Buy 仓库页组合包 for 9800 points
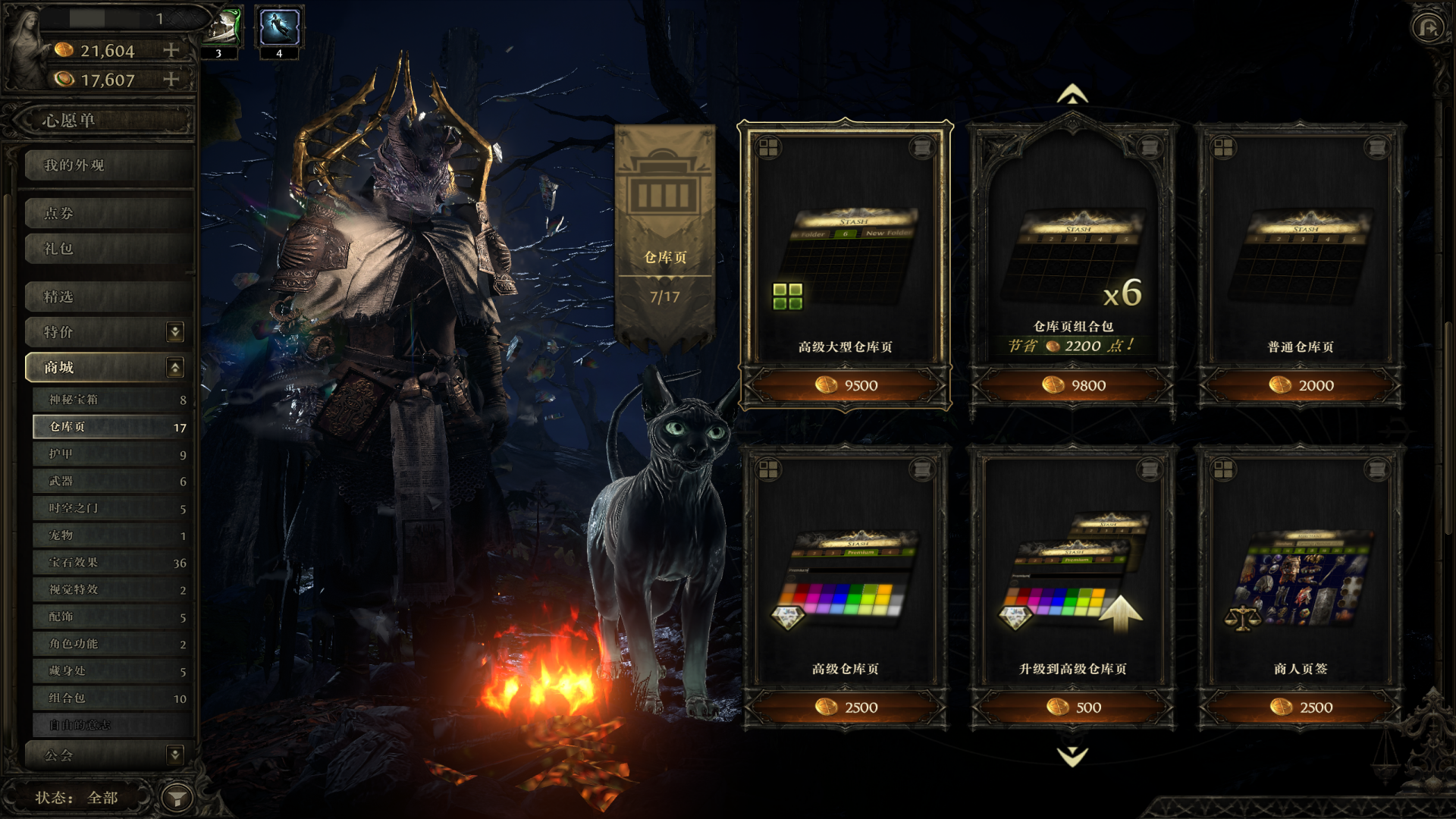 pyautogui.click(x=1072, y=385)
